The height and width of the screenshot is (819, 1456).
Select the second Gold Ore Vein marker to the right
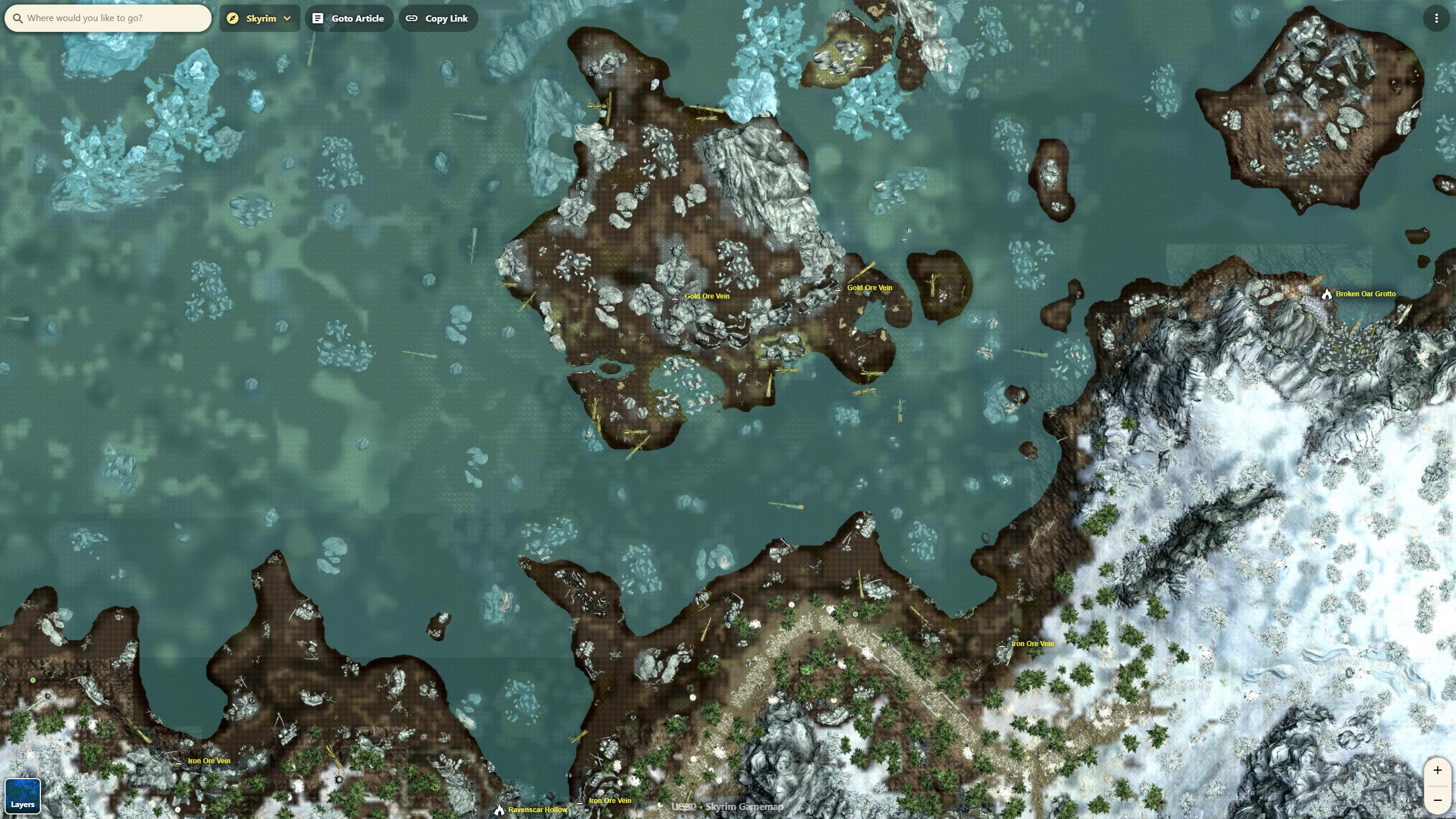[x=837, y=287]
